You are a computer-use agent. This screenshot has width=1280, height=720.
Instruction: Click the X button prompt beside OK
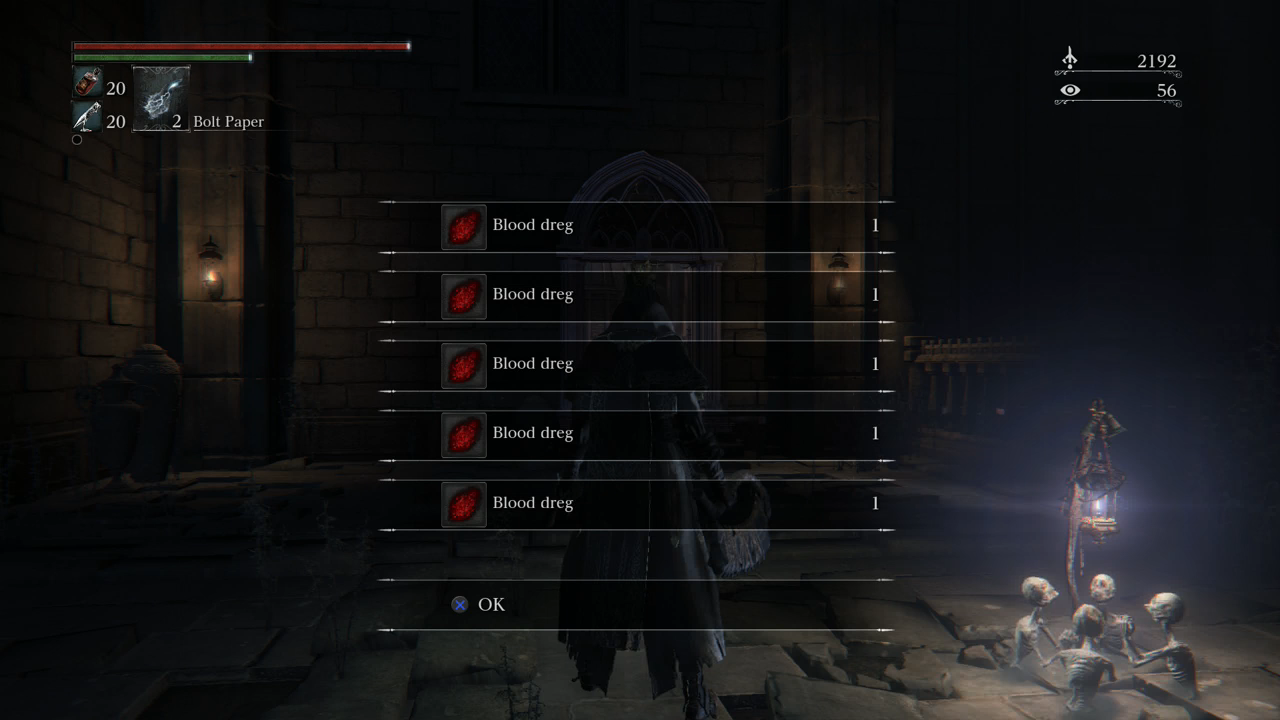click(x=459, y=603)
